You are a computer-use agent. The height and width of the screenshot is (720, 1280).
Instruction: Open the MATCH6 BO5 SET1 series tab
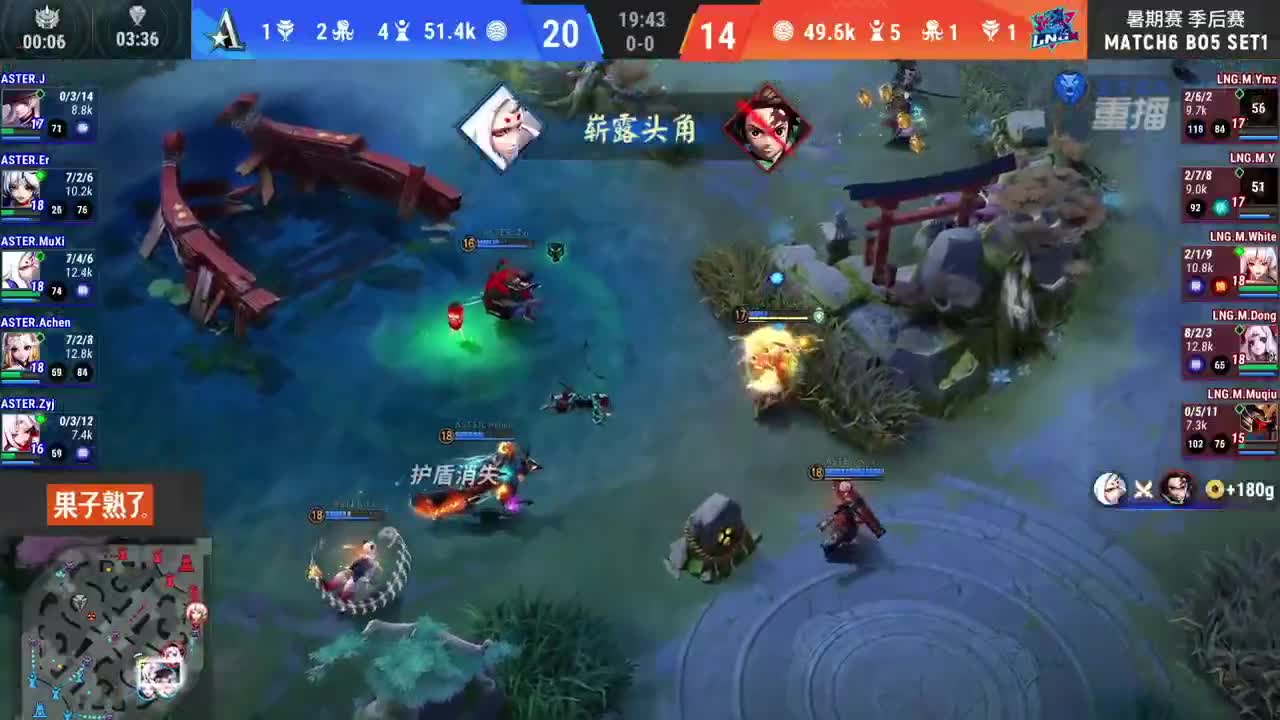click(x=1185, y=41)
